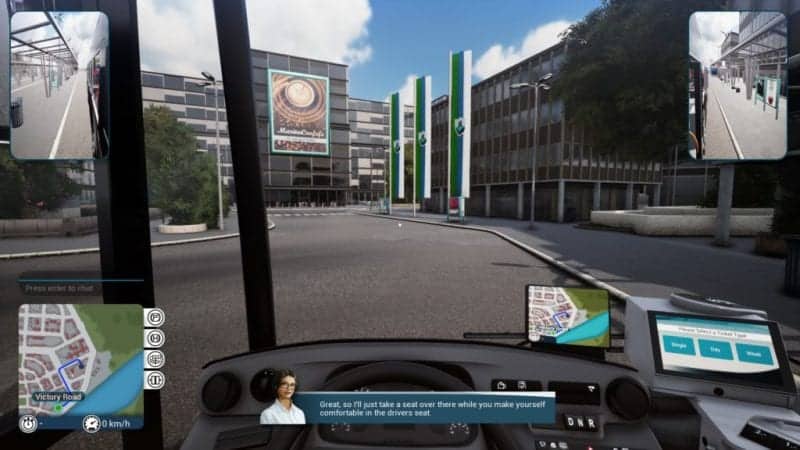800x450 pixels.
Task: Choose the Day ticket type
Action: pos(715,348)
